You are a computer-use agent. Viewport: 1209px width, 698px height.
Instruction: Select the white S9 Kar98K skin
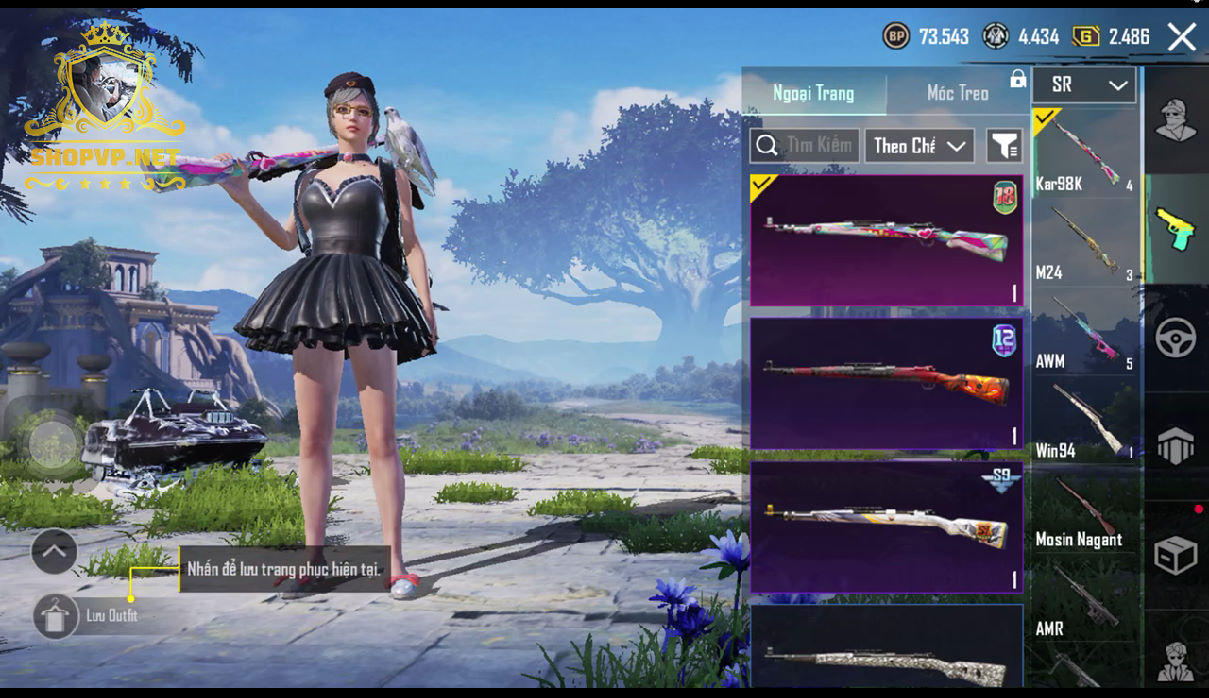tap(886, 527)
